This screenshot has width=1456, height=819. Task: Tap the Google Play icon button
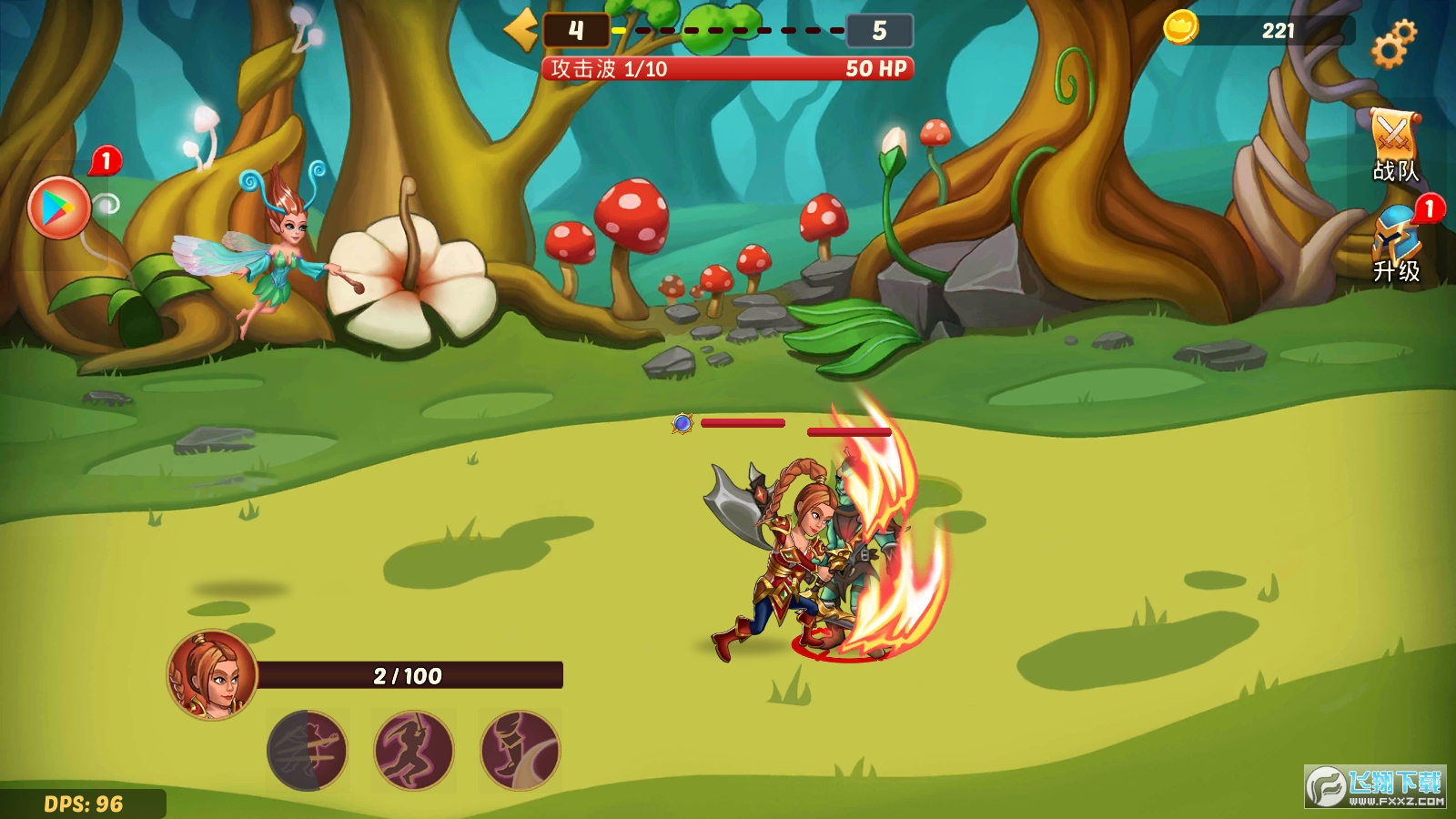[59, 207]
